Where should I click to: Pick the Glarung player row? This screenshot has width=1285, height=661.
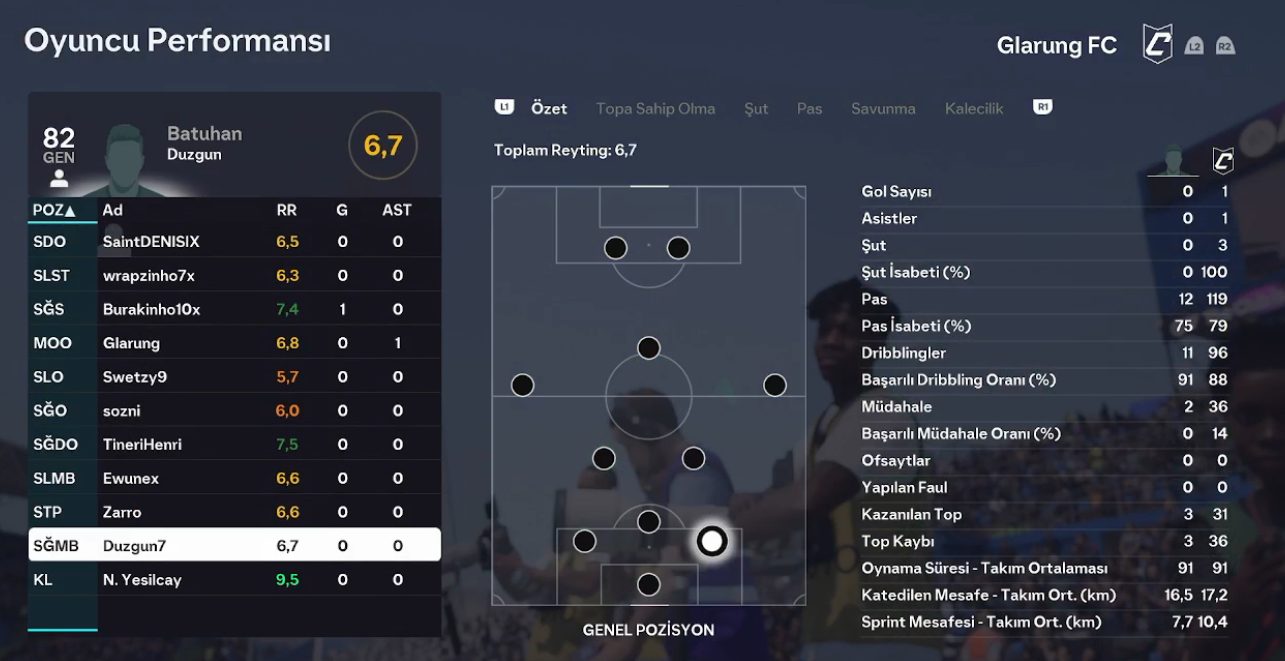click(131, 343)
